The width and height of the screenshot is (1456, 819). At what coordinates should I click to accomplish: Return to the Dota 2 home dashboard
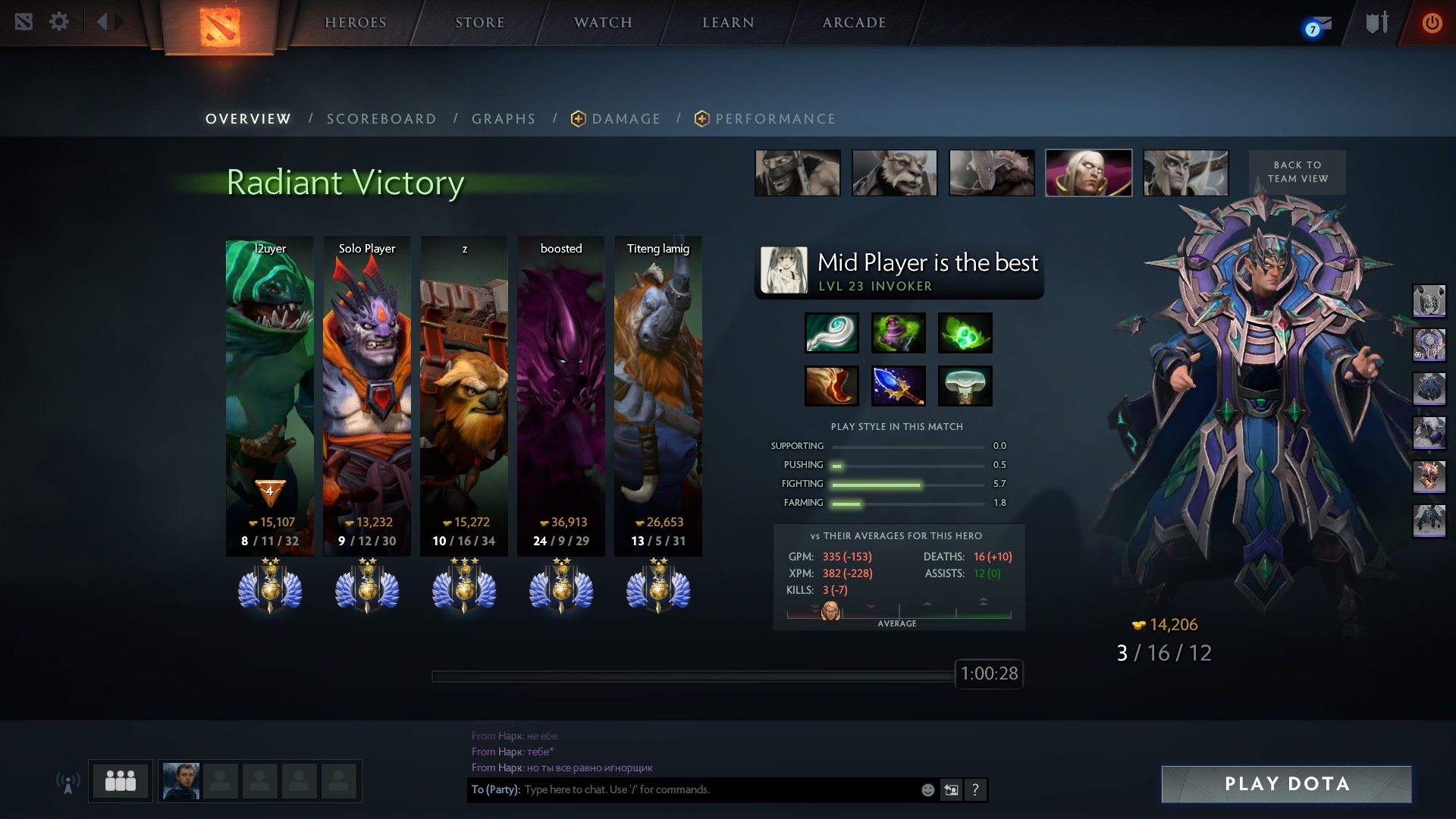point(220,27)
